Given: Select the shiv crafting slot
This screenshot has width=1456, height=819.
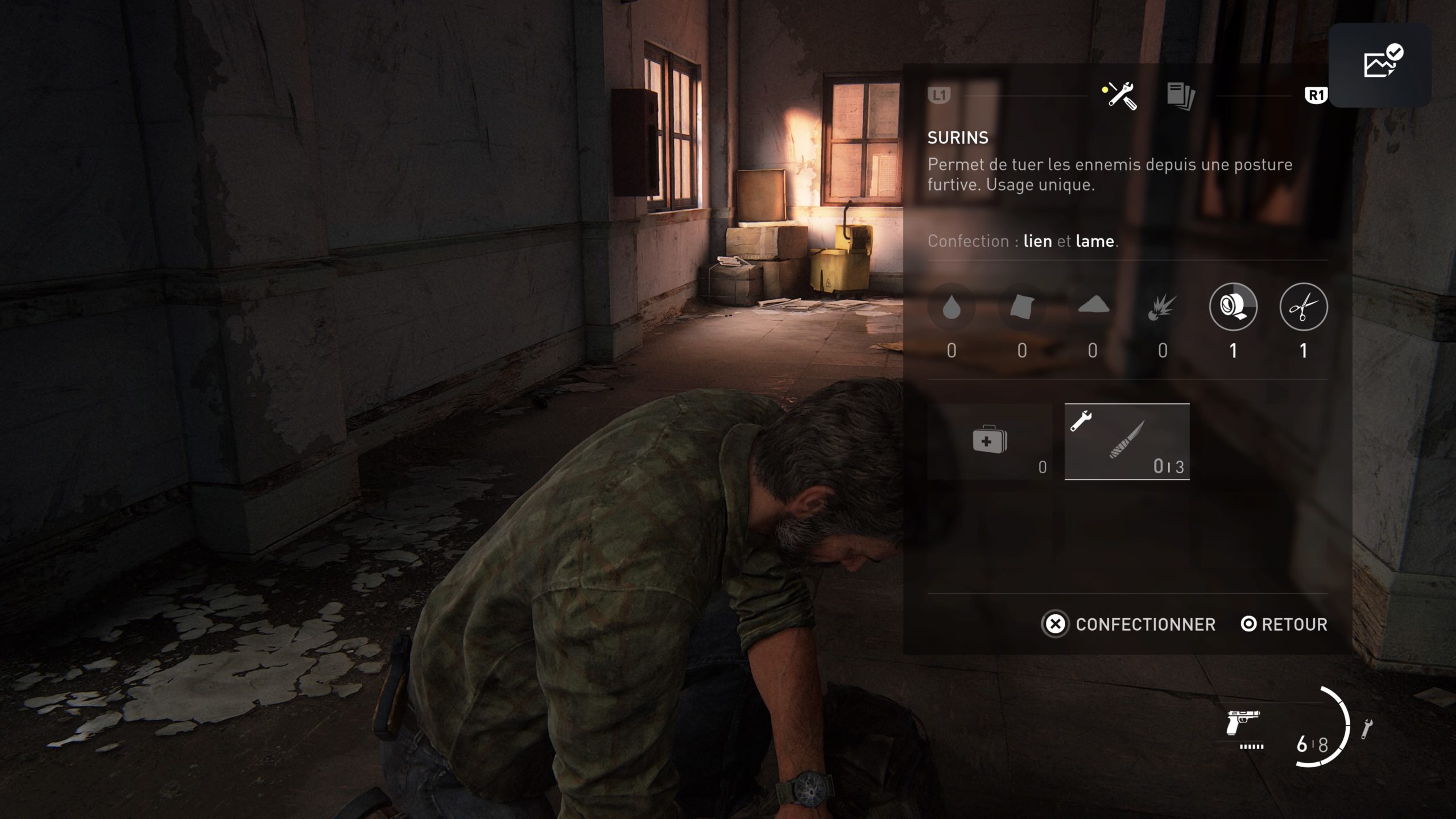Looking at the screenshot, I should (x=1127, y=442).
